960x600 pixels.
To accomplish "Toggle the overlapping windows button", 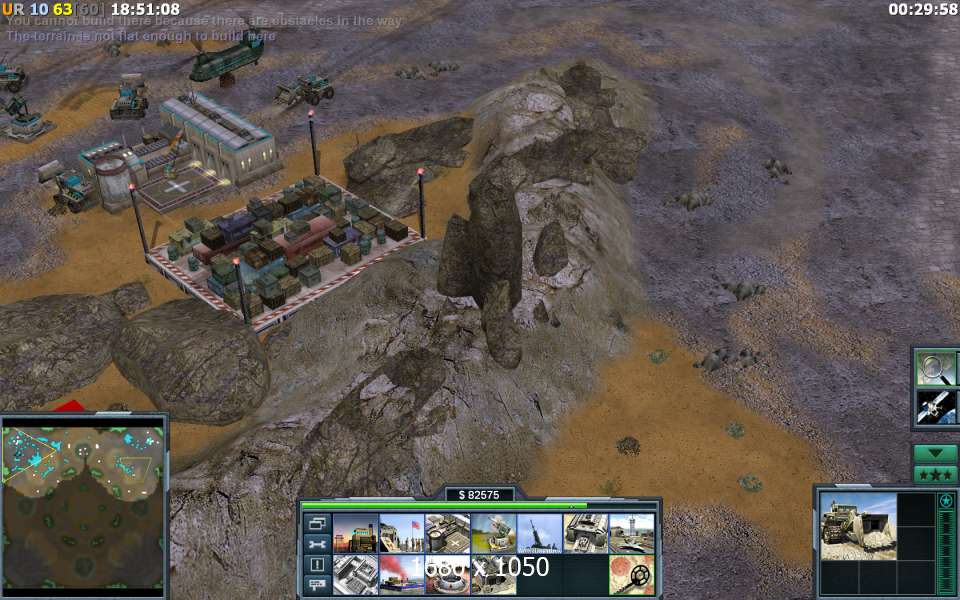I will point(317,523).
